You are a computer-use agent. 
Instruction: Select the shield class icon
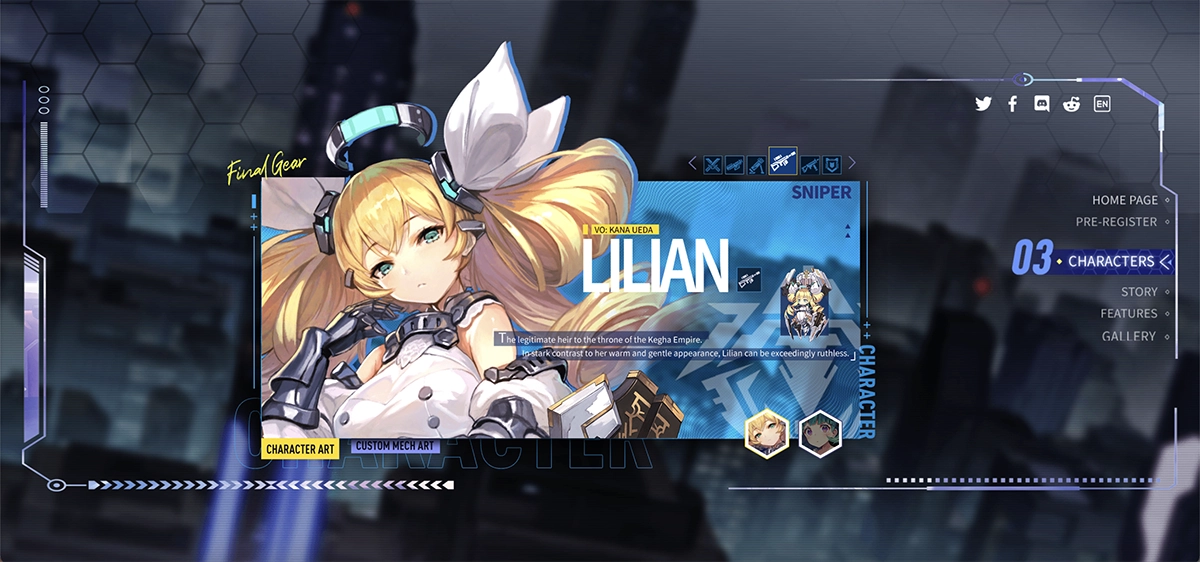click(831, 164)
